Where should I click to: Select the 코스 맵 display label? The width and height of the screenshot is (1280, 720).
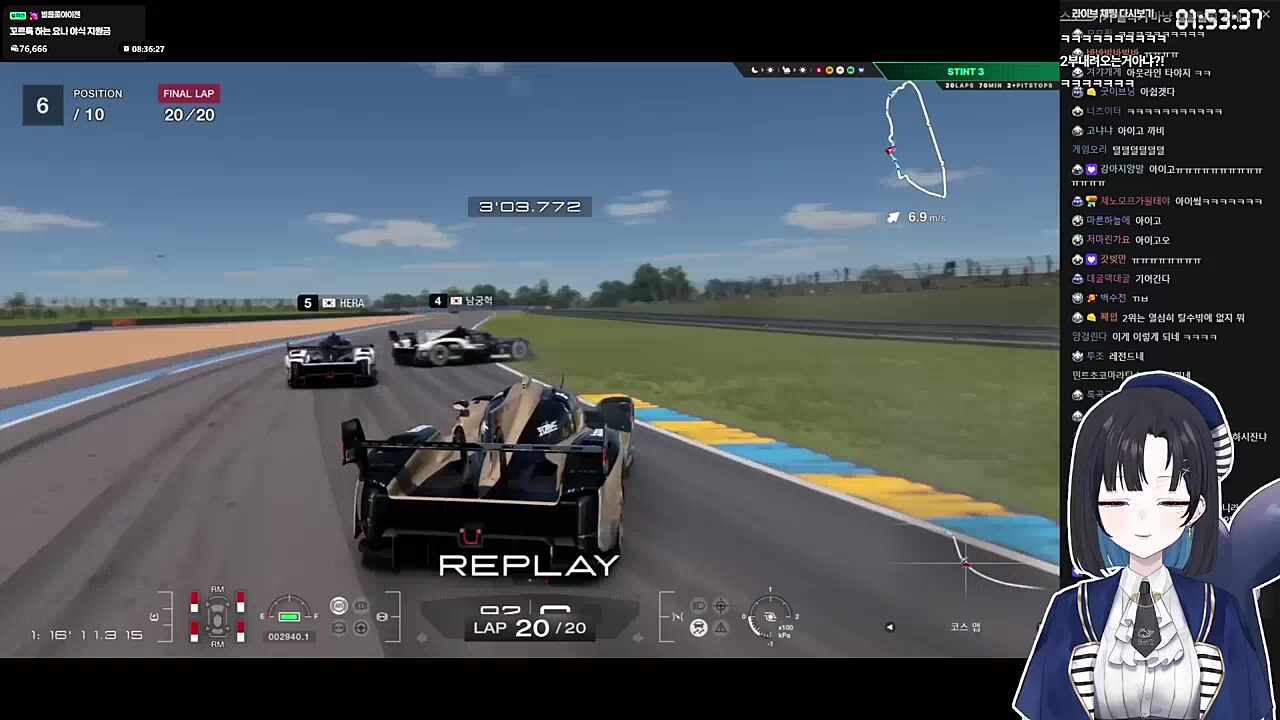965,627
